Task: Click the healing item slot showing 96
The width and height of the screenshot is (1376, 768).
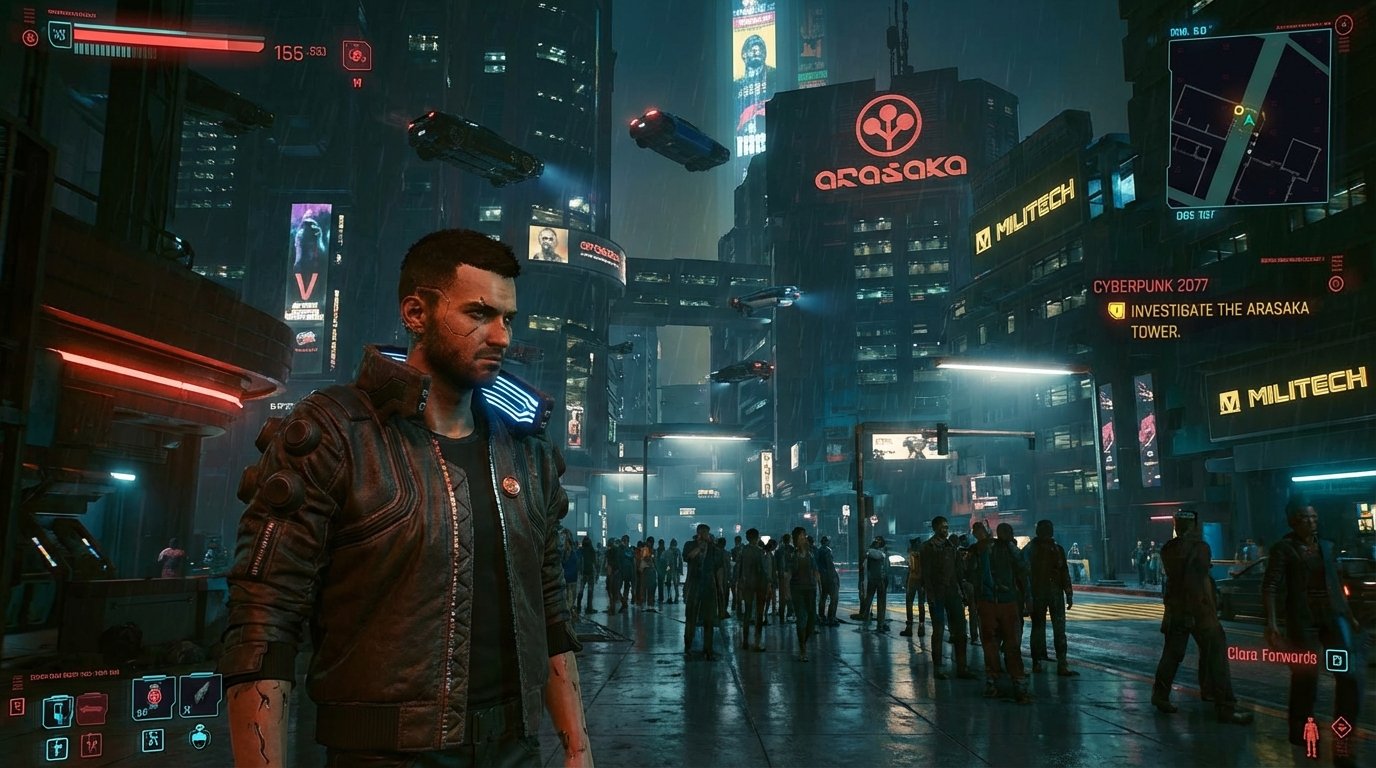Action: pos(153,698)
